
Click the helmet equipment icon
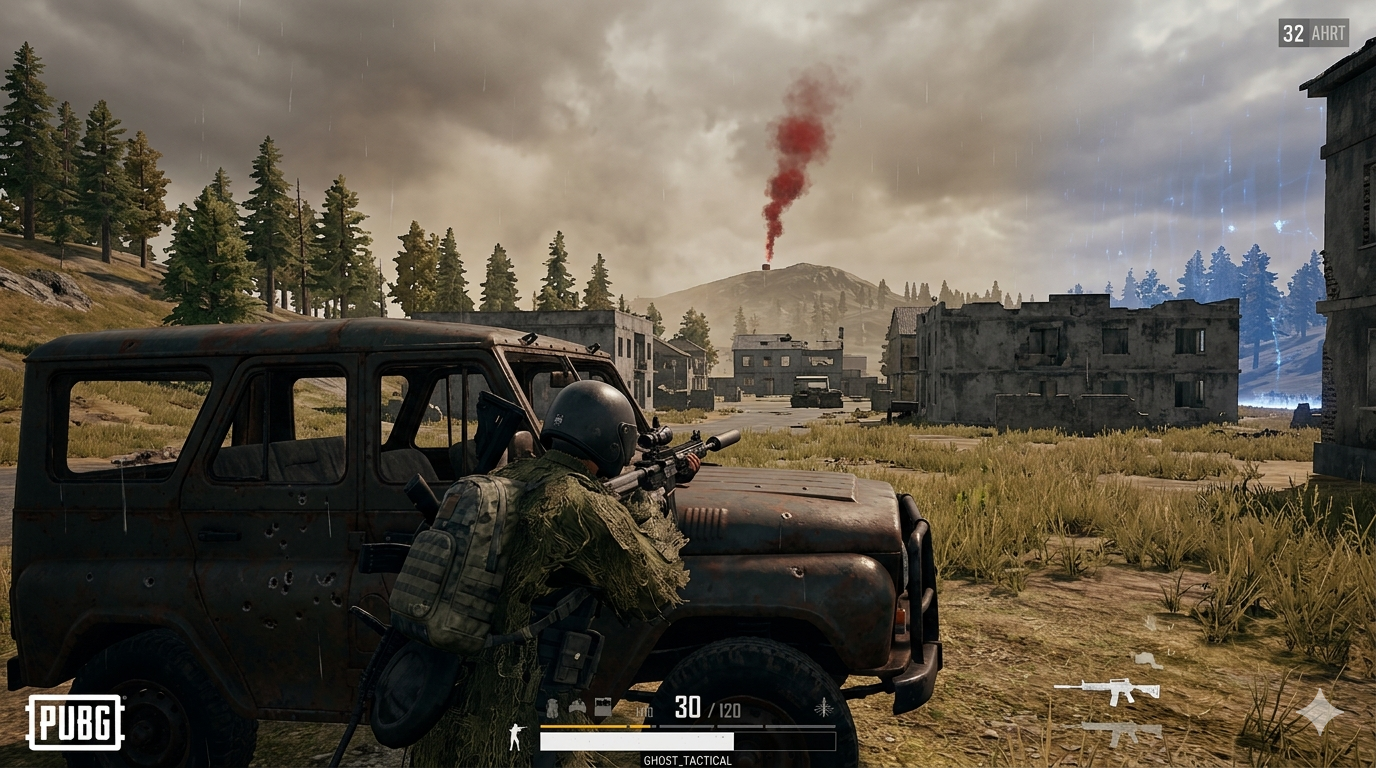[578, 708]
